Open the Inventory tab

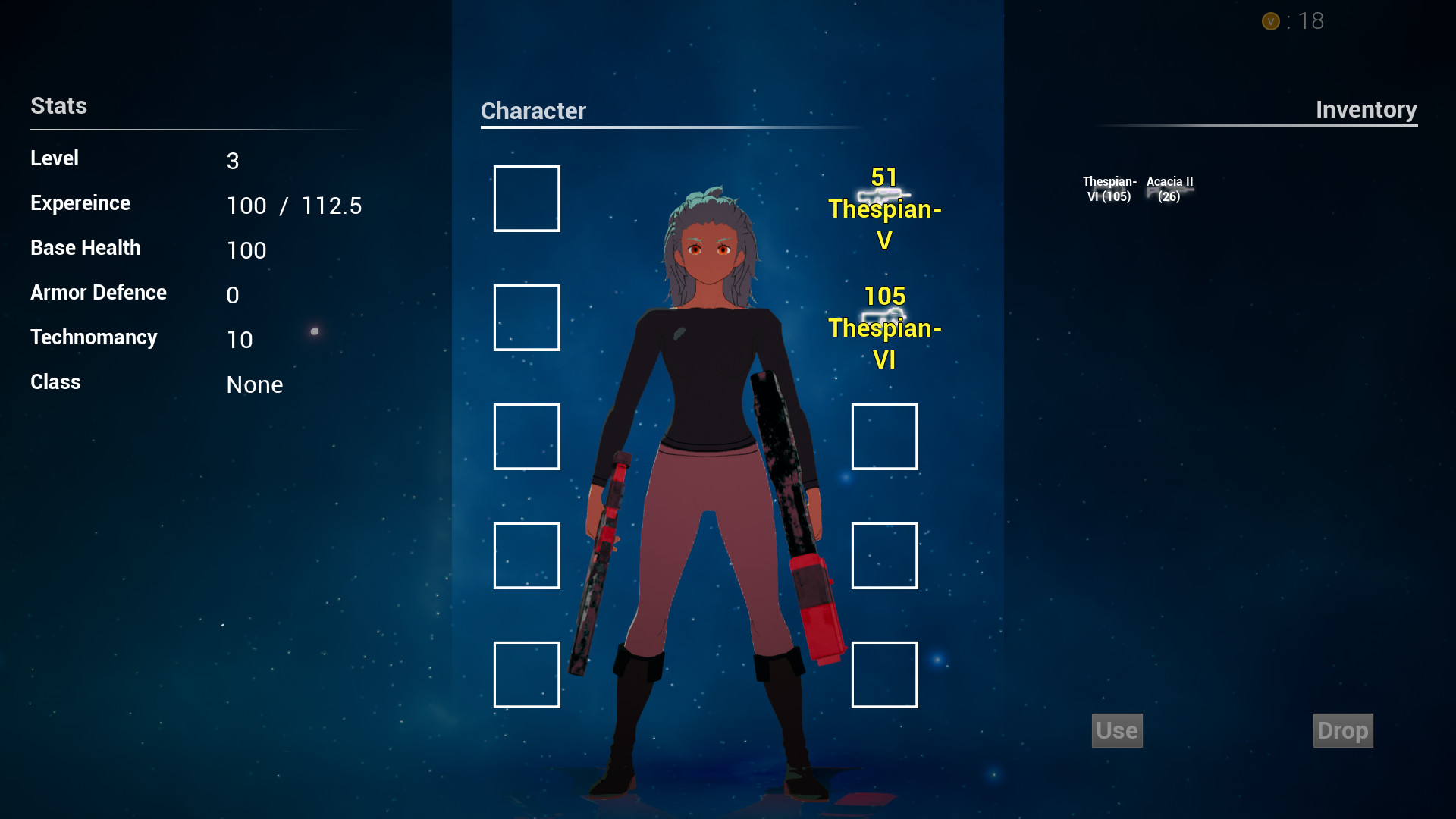tap(1367, 109)
